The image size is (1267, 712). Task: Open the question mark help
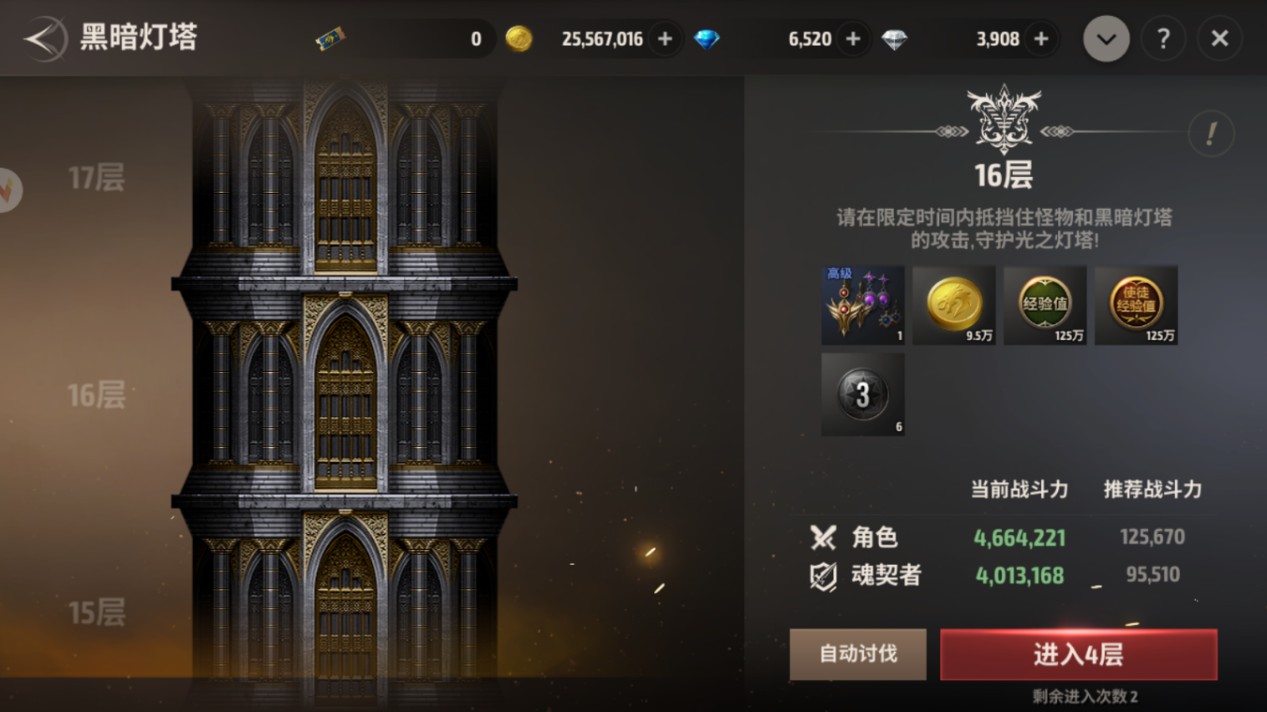[x=1163, y=39]
